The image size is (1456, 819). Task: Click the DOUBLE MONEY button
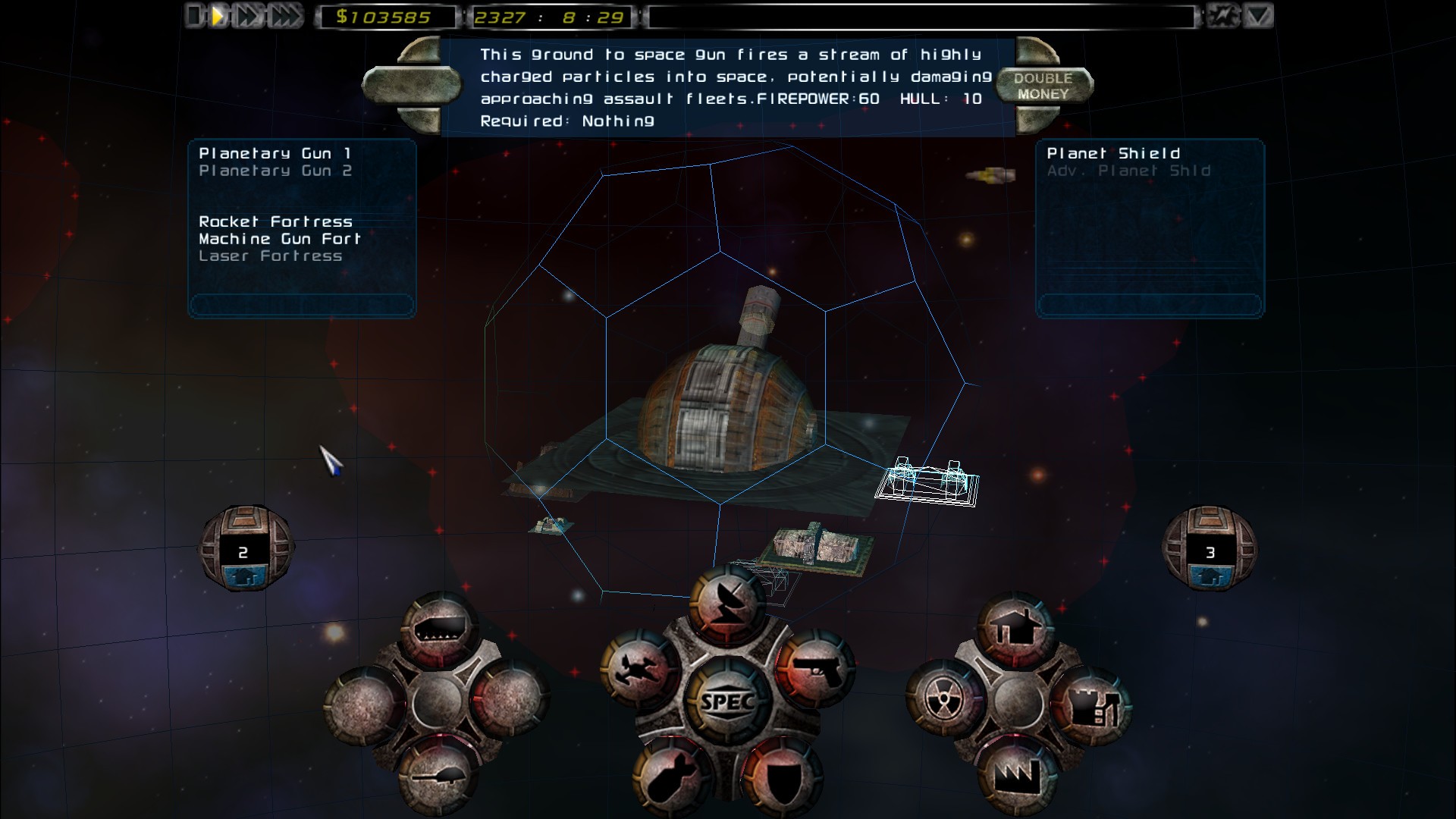point(1043,86)
